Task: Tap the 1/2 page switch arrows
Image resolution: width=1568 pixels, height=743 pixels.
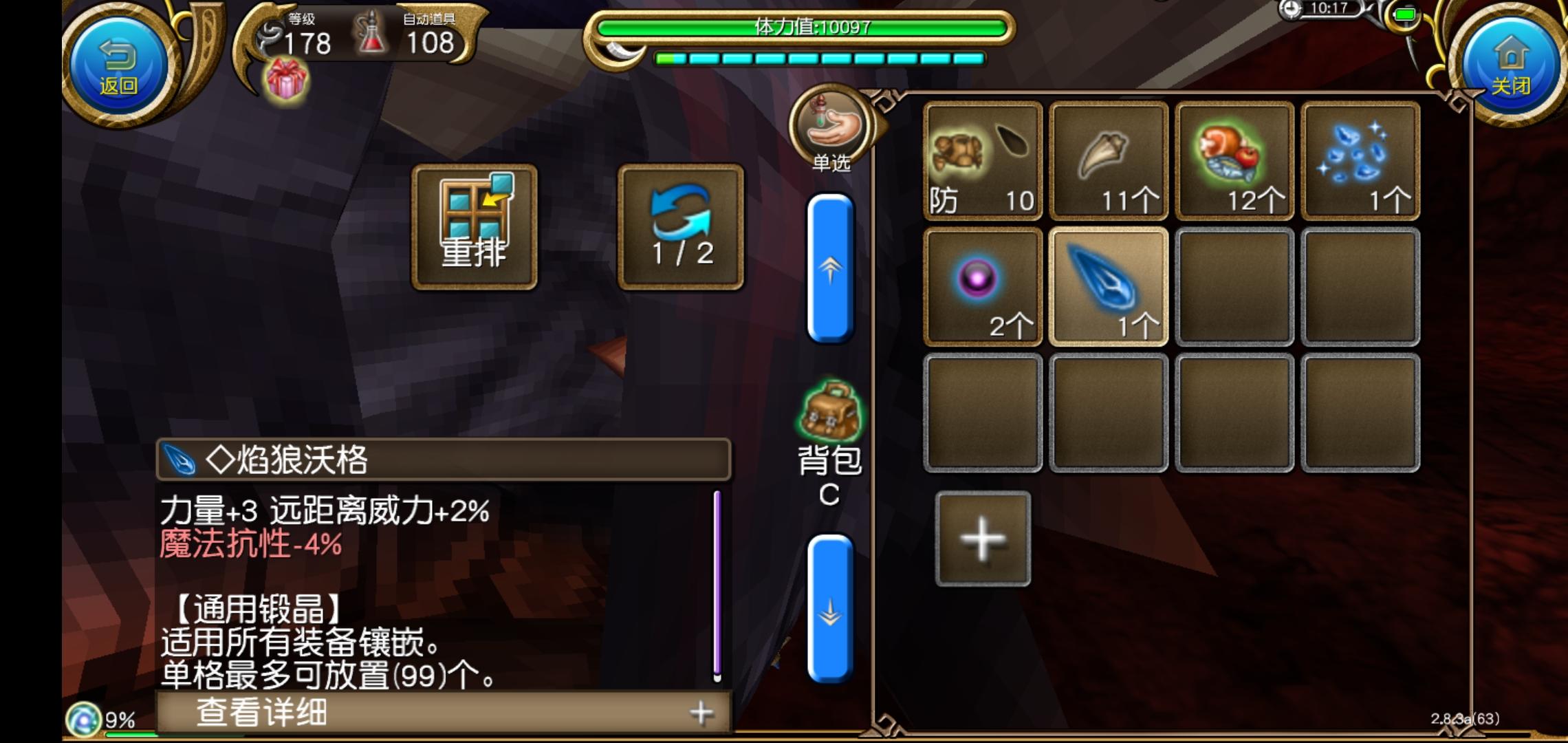Action: 681,224
